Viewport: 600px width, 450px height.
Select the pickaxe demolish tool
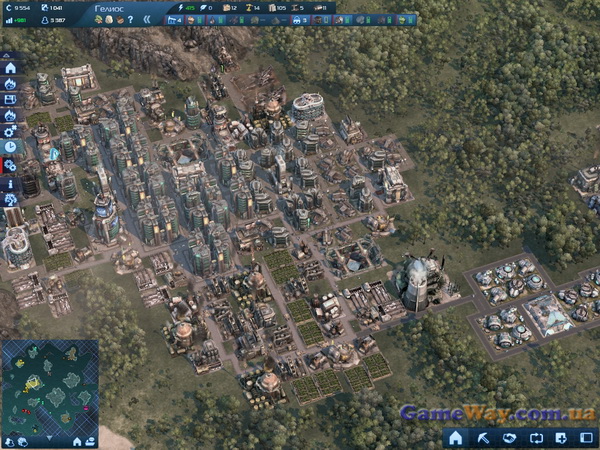coord(482,438)
